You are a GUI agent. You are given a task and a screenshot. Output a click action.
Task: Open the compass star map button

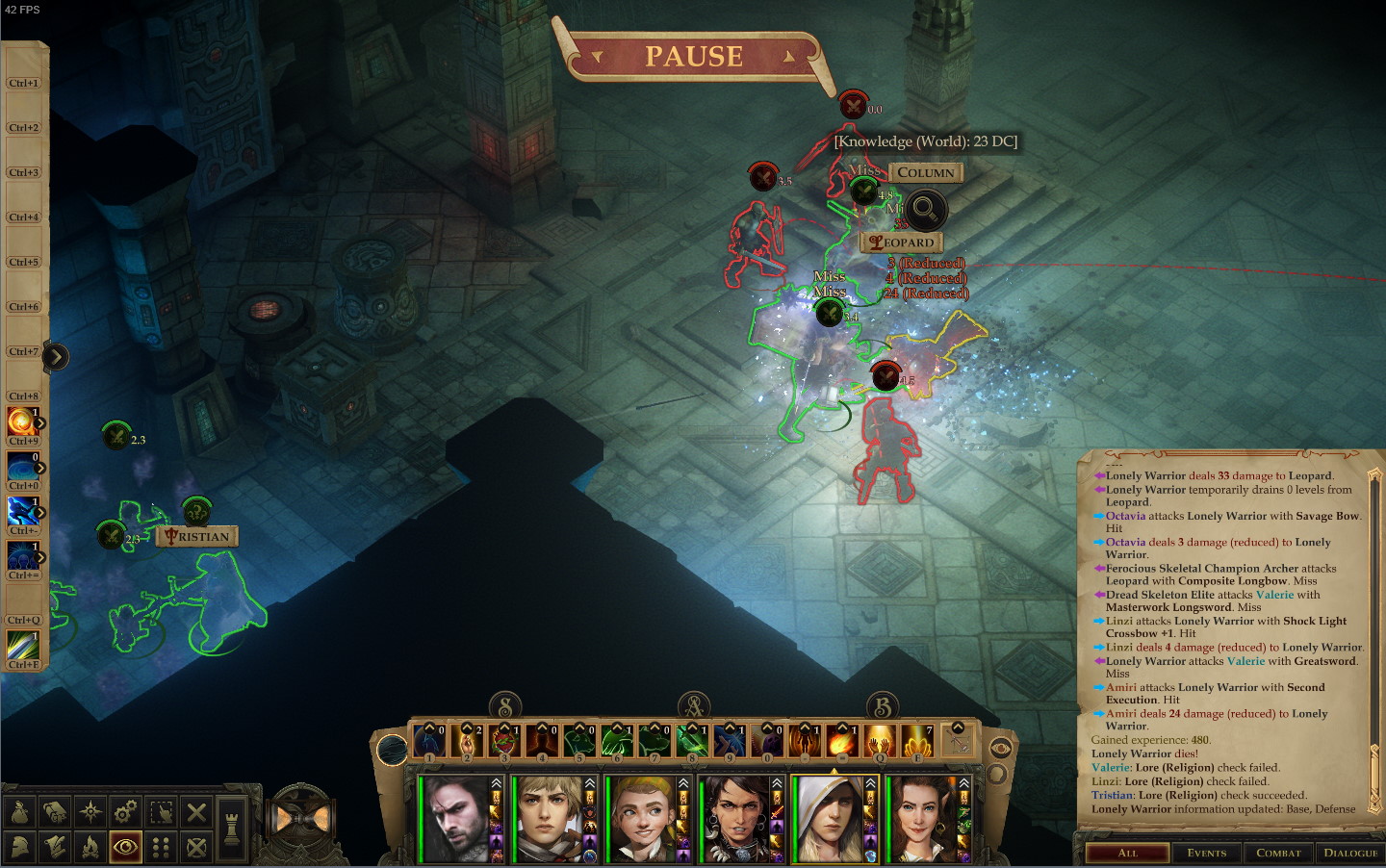[x=90, y=812]
